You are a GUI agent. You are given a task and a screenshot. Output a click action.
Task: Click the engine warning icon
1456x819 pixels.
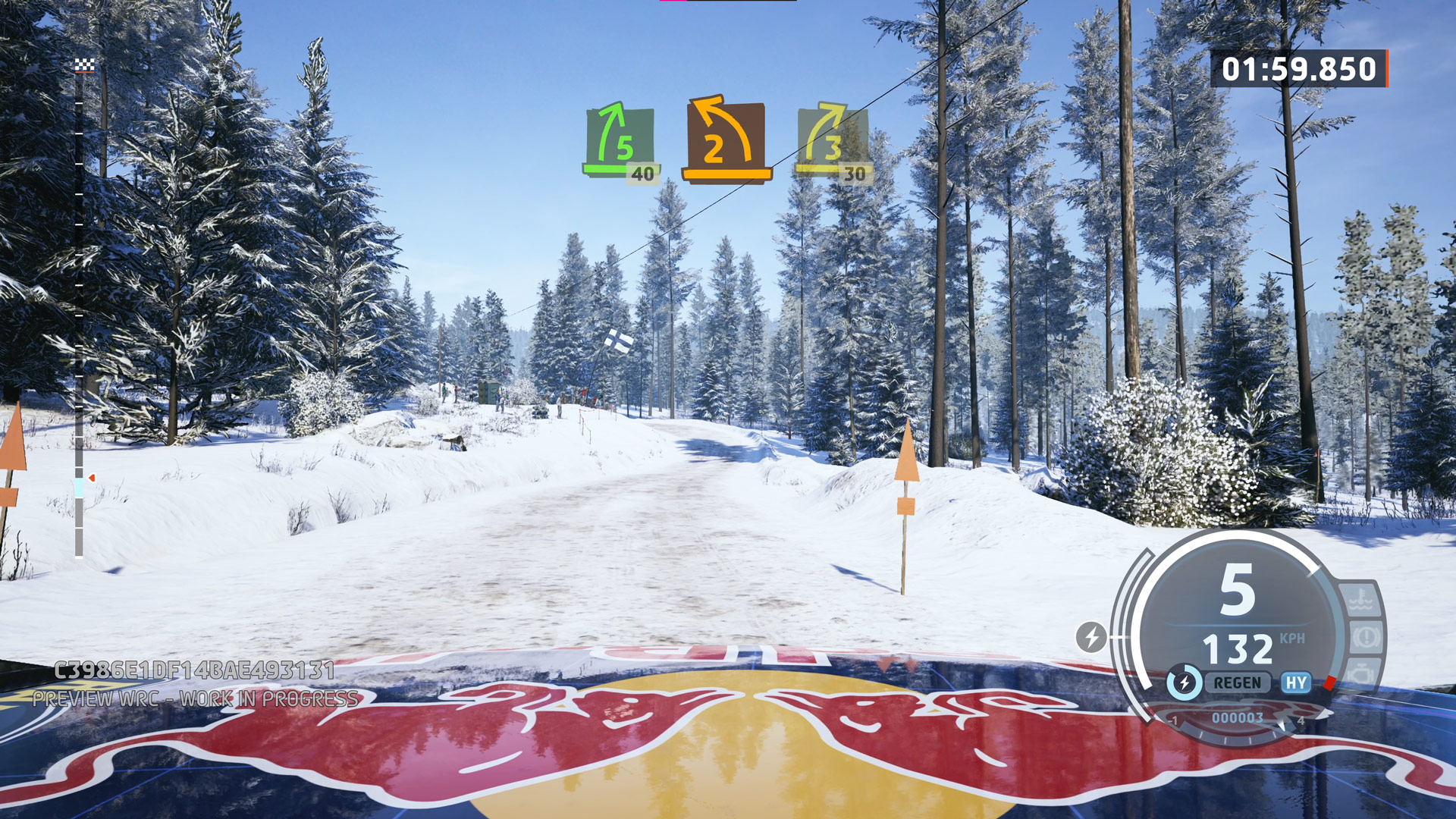pyautogui.click(x=1361, y=673)
